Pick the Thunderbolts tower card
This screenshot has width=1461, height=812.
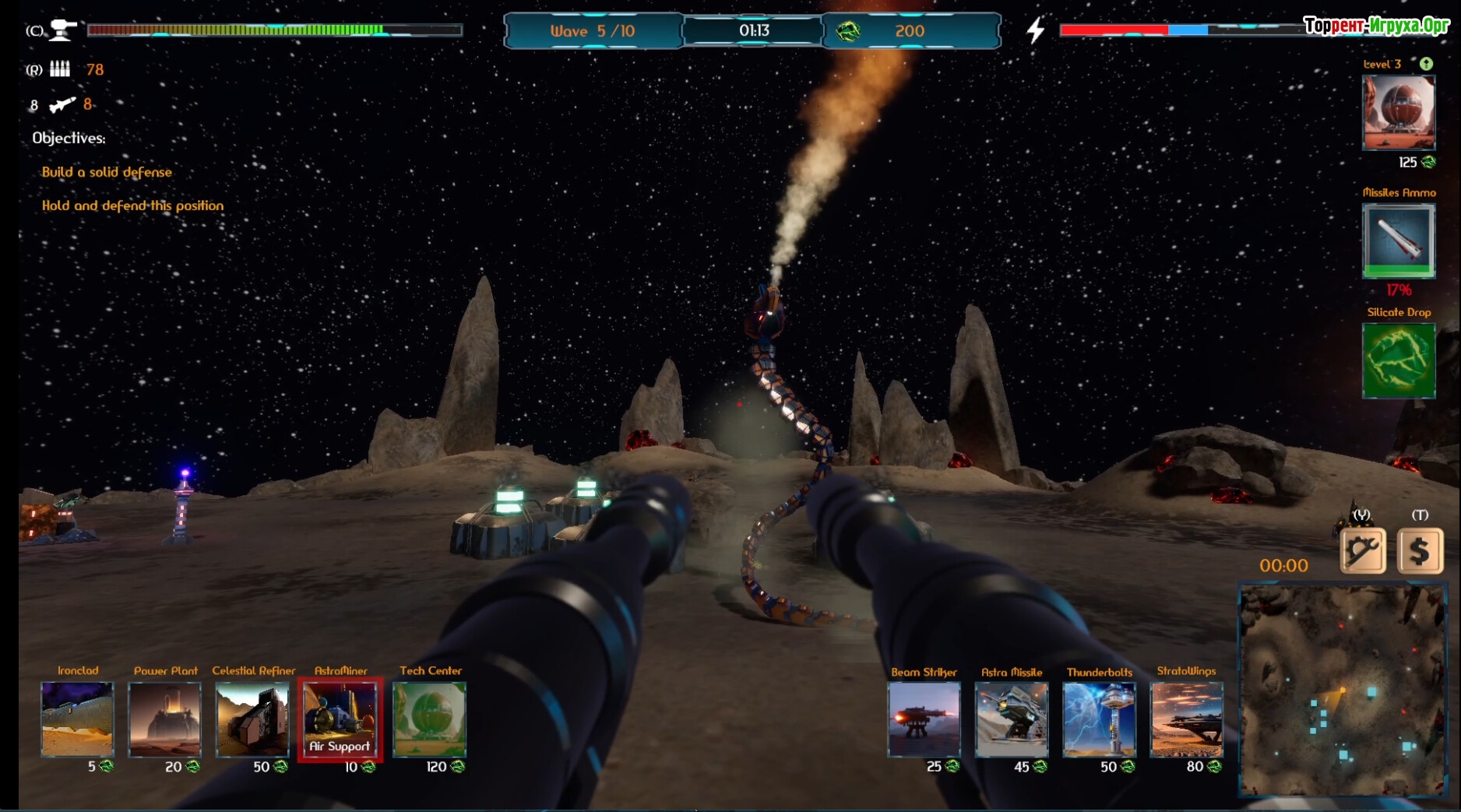coord(1099,719)
